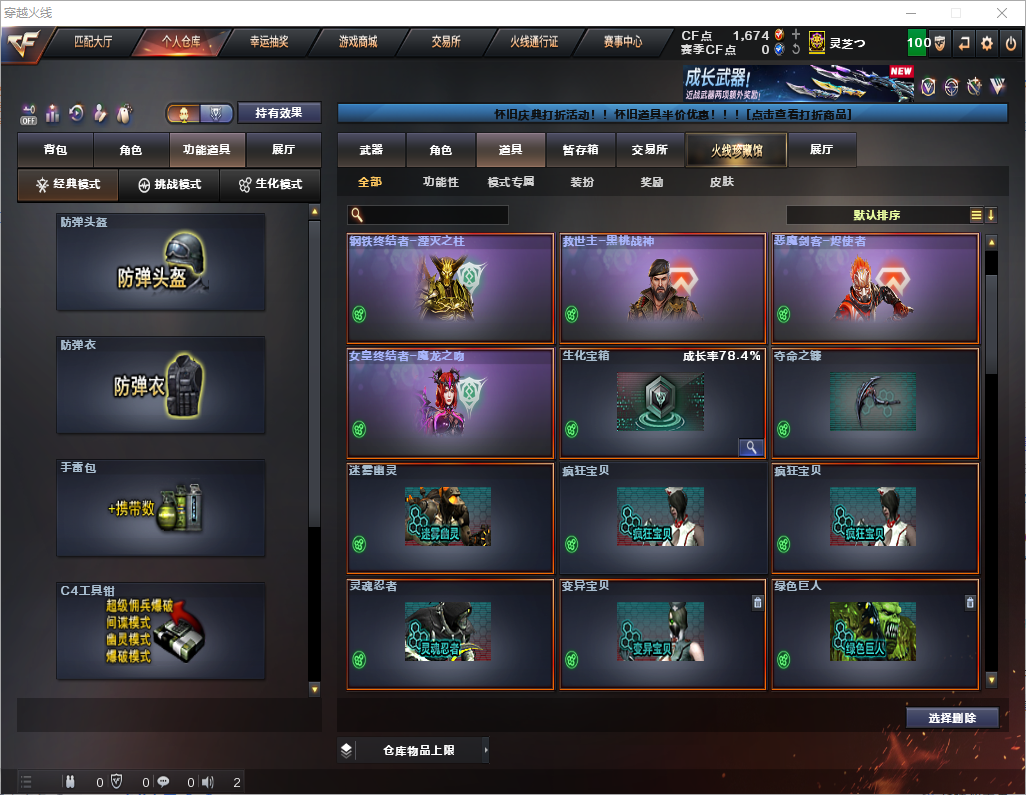Open the 赛事中心 tournament center
The width and height of the screenshot is (1026, 795).
[622, 42]
